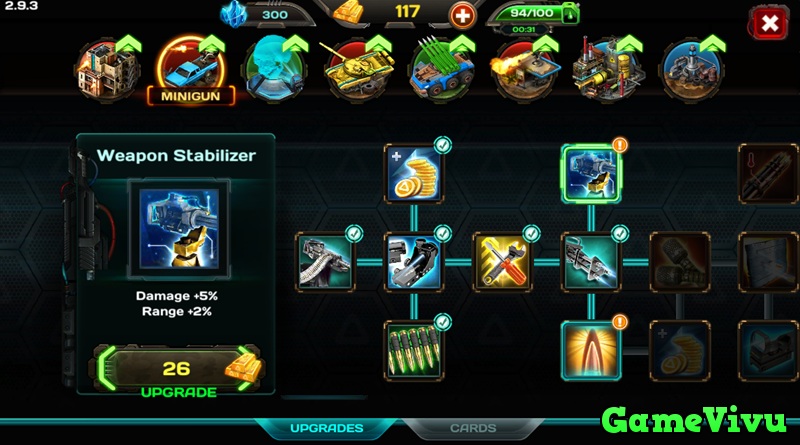Select the glowing bullet upgrade node

pyautogui.click(x=590, y=347)
